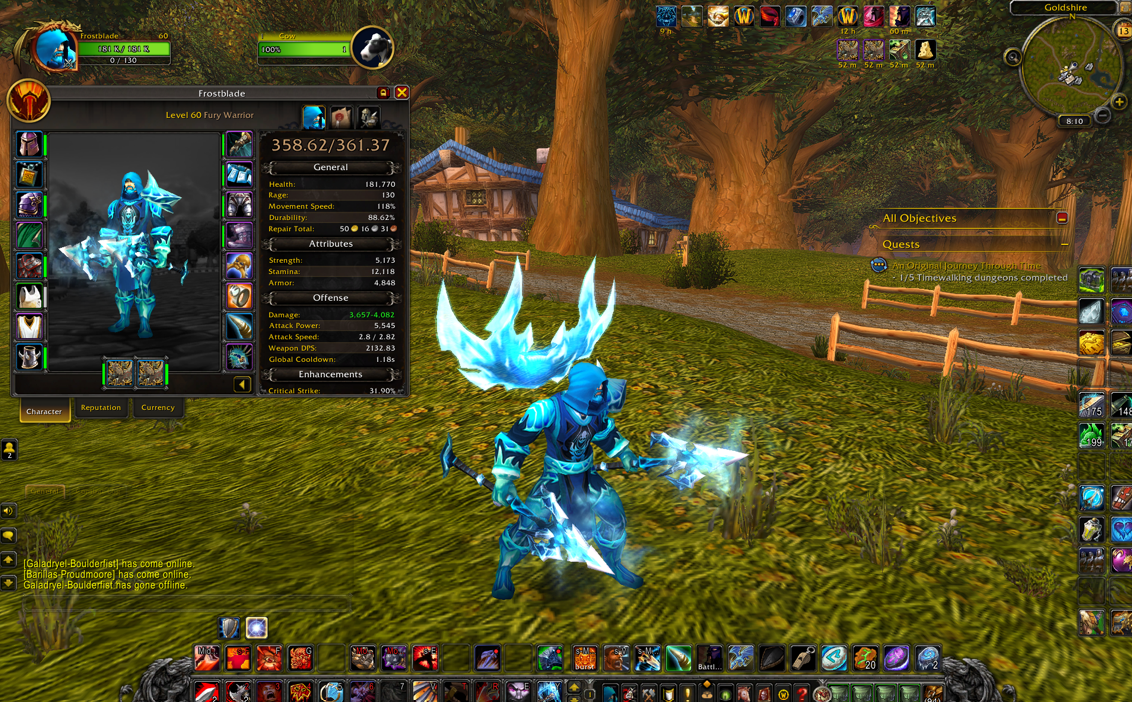The width and height of the screenshot is (1132, 702).
Task: Click the cheese wedge buff icon
Action: point(925,49)
